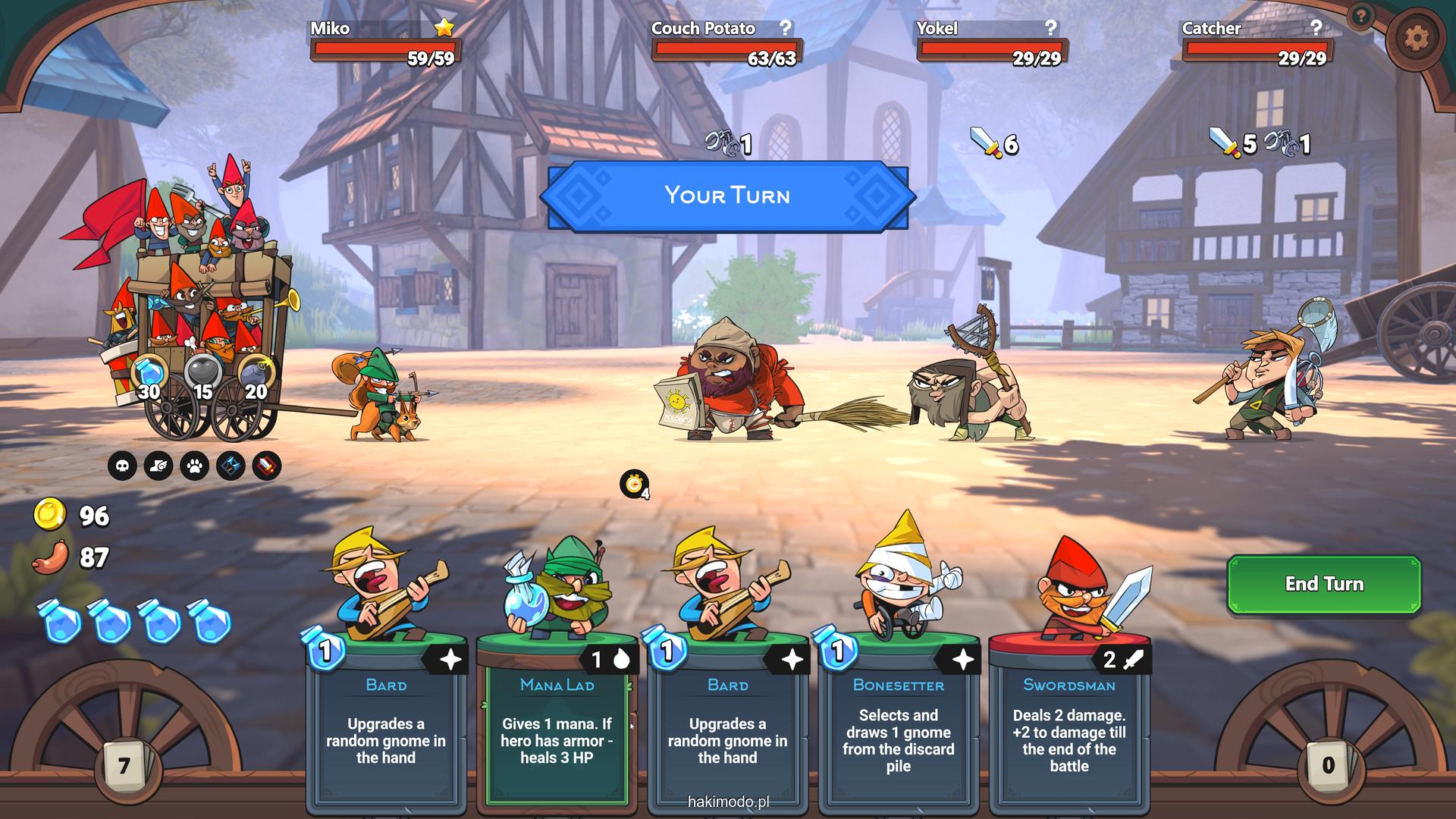Choose the Swordsman card
The width and height of the screenshot is (1456, 819).
(1068, 720)
